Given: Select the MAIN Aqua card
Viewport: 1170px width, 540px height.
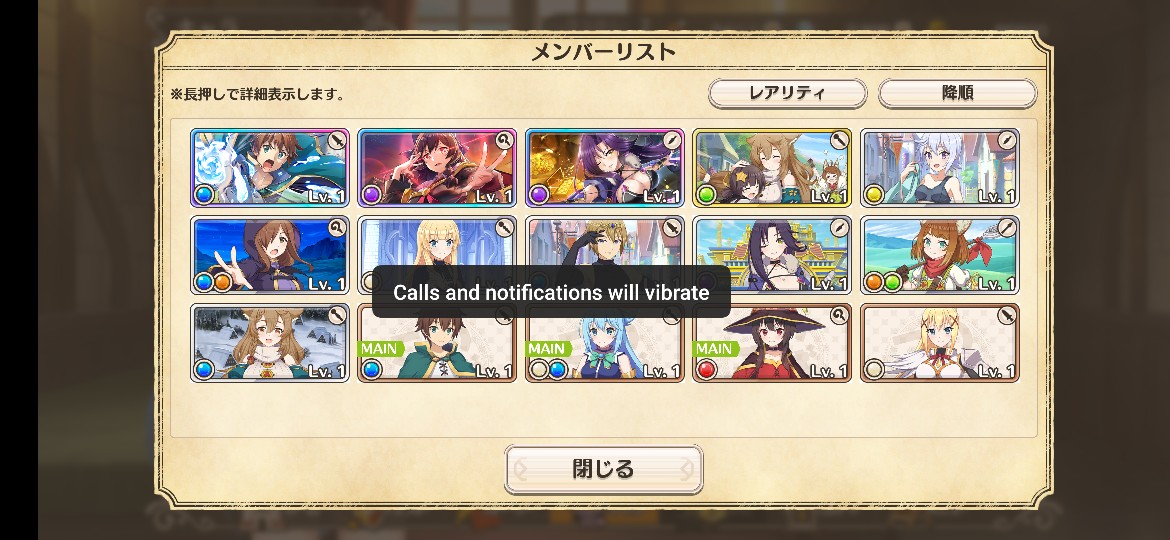Looking at the screenshot, I should point(605,345).
